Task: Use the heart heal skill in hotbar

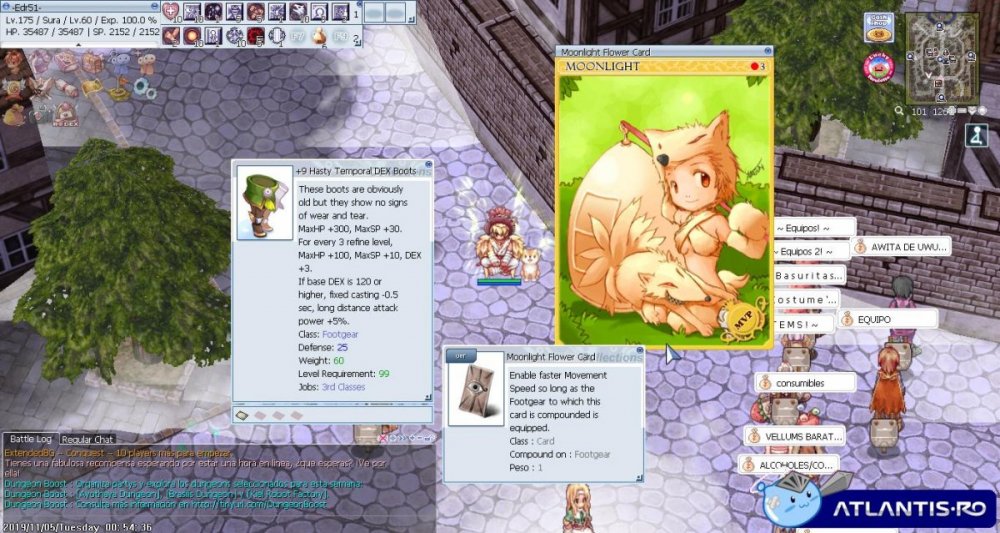Action: coord(171,12)
